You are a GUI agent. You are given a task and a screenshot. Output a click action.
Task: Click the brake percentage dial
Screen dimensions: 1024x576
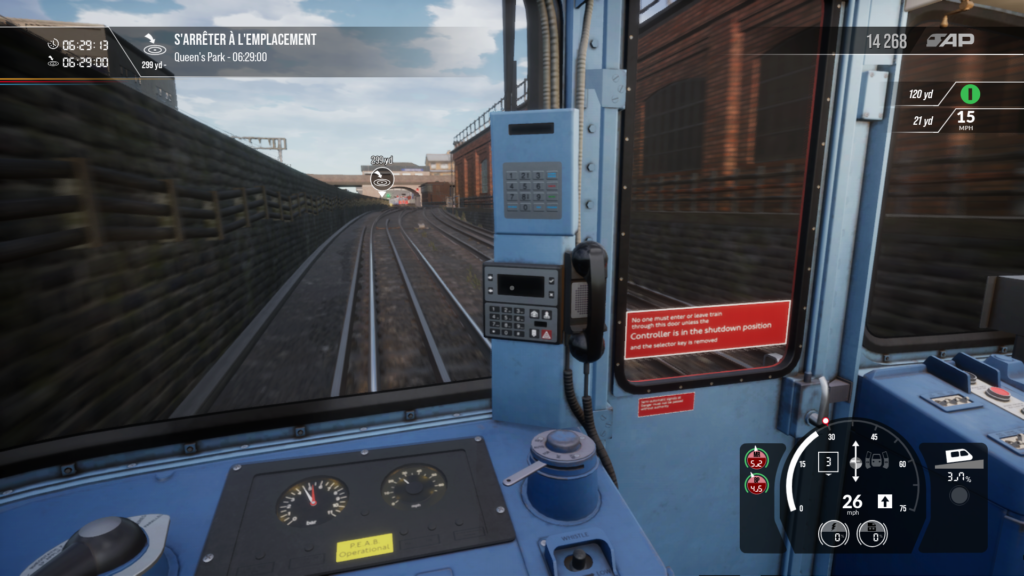coord(872,533)
